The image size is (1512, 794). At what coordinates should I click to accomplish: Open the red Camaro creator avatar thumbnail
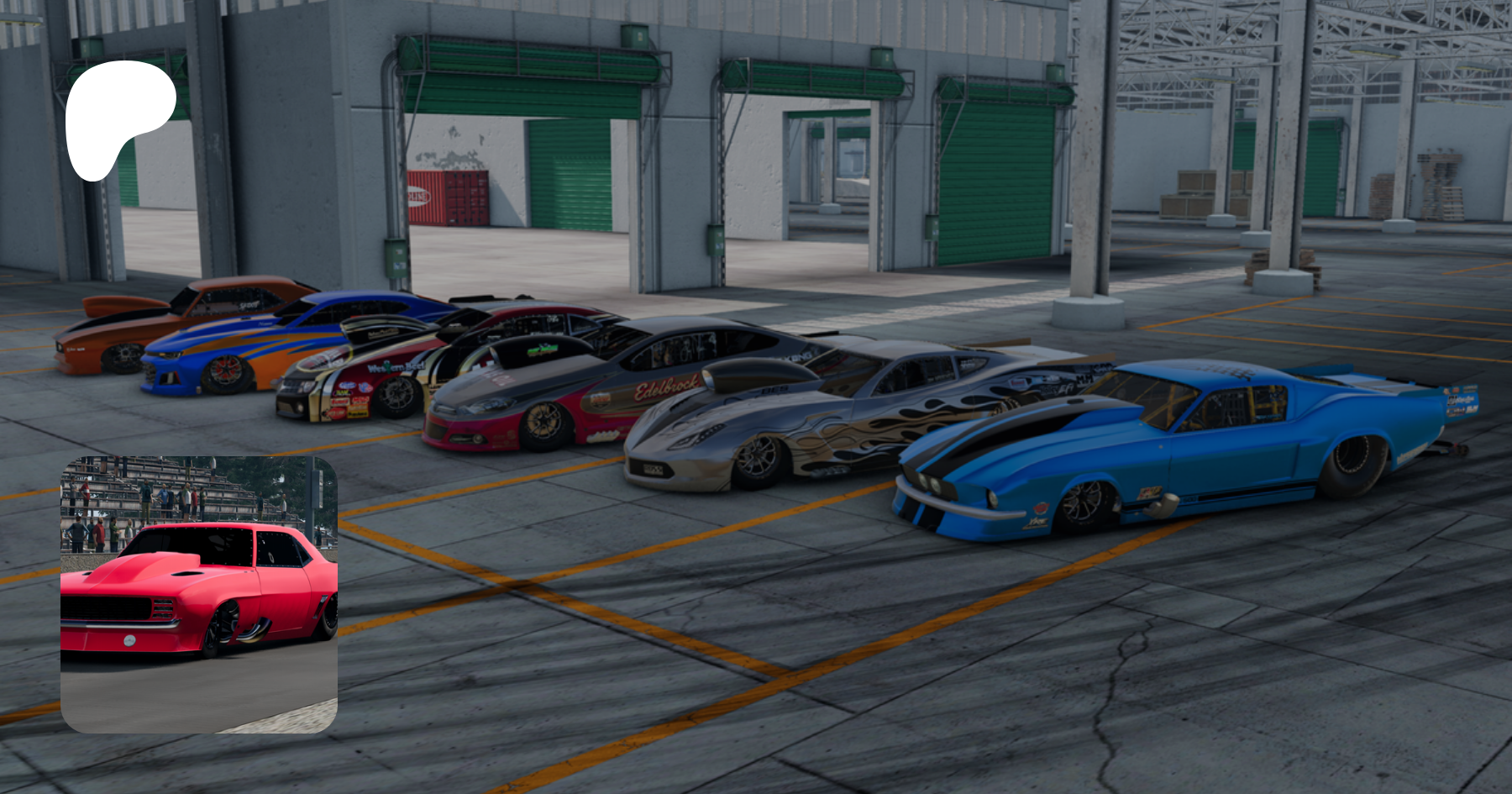[x=199, y=594]
